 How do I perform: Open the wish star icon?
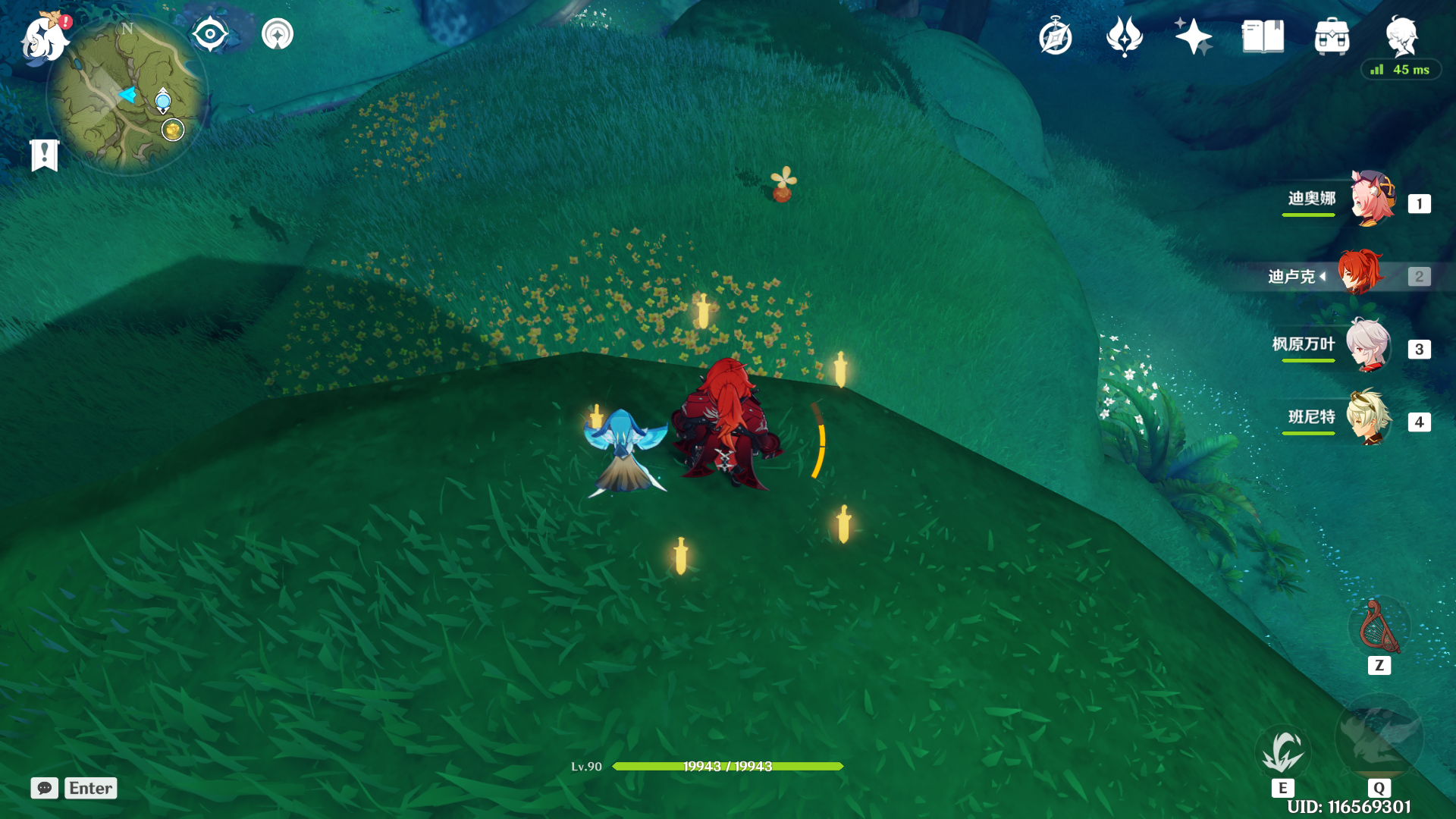coord(1193,36)
